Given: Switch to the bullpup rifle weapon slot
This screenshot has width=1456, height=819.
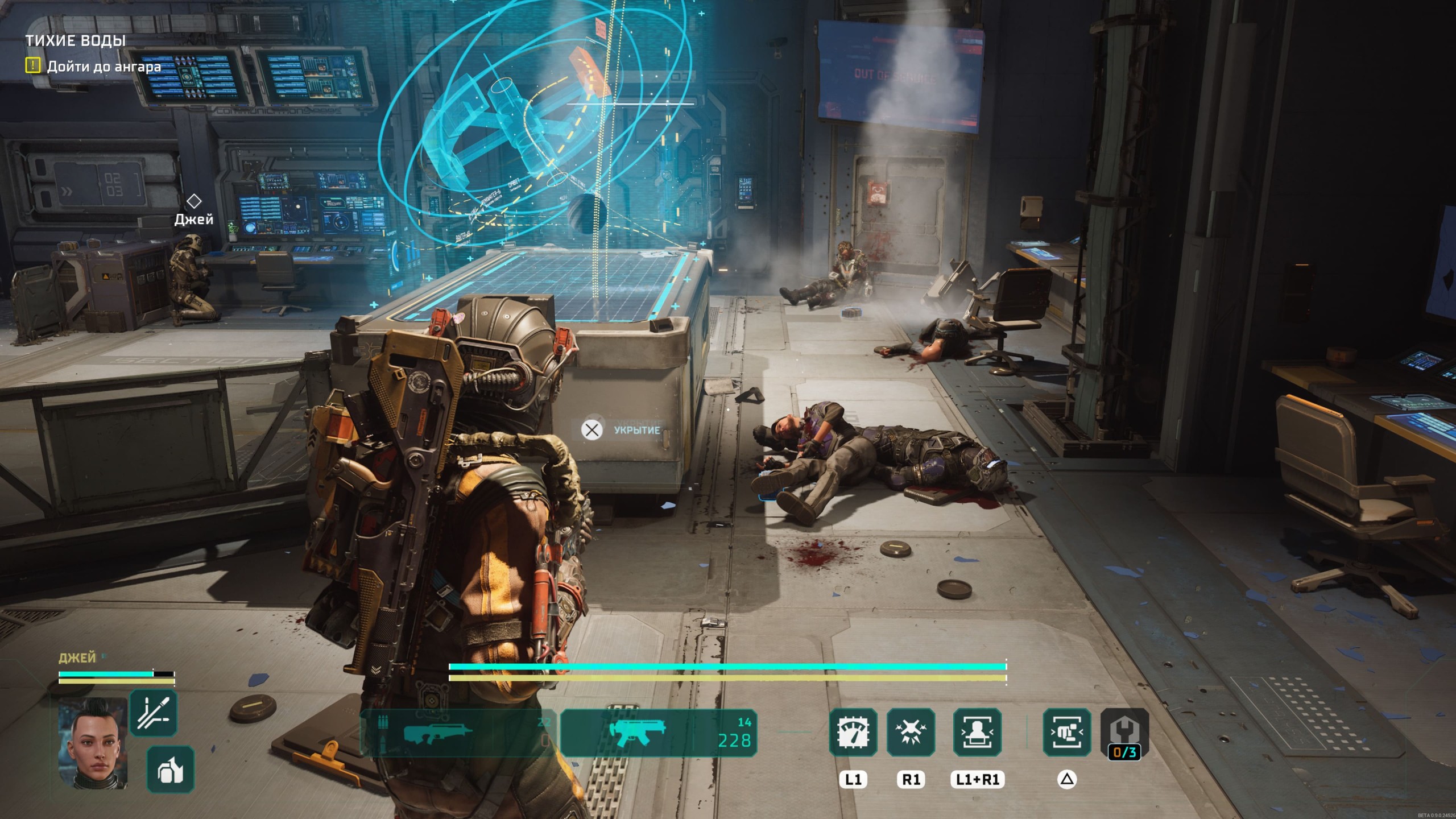Looking at the screenshot, I should [x=455, y=734].
